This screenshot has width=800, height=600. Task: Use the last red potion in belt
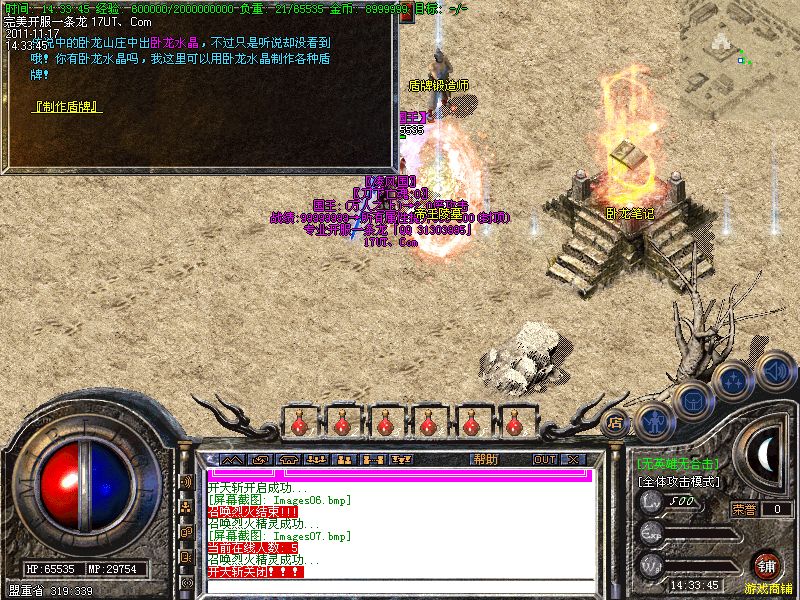tap(470, 423)
